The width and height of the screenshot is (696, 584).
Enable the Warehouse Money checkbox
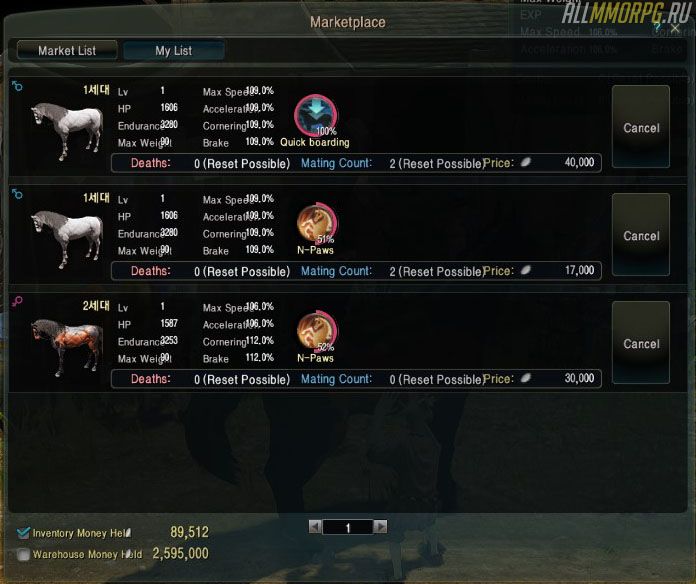click(24, 554)
